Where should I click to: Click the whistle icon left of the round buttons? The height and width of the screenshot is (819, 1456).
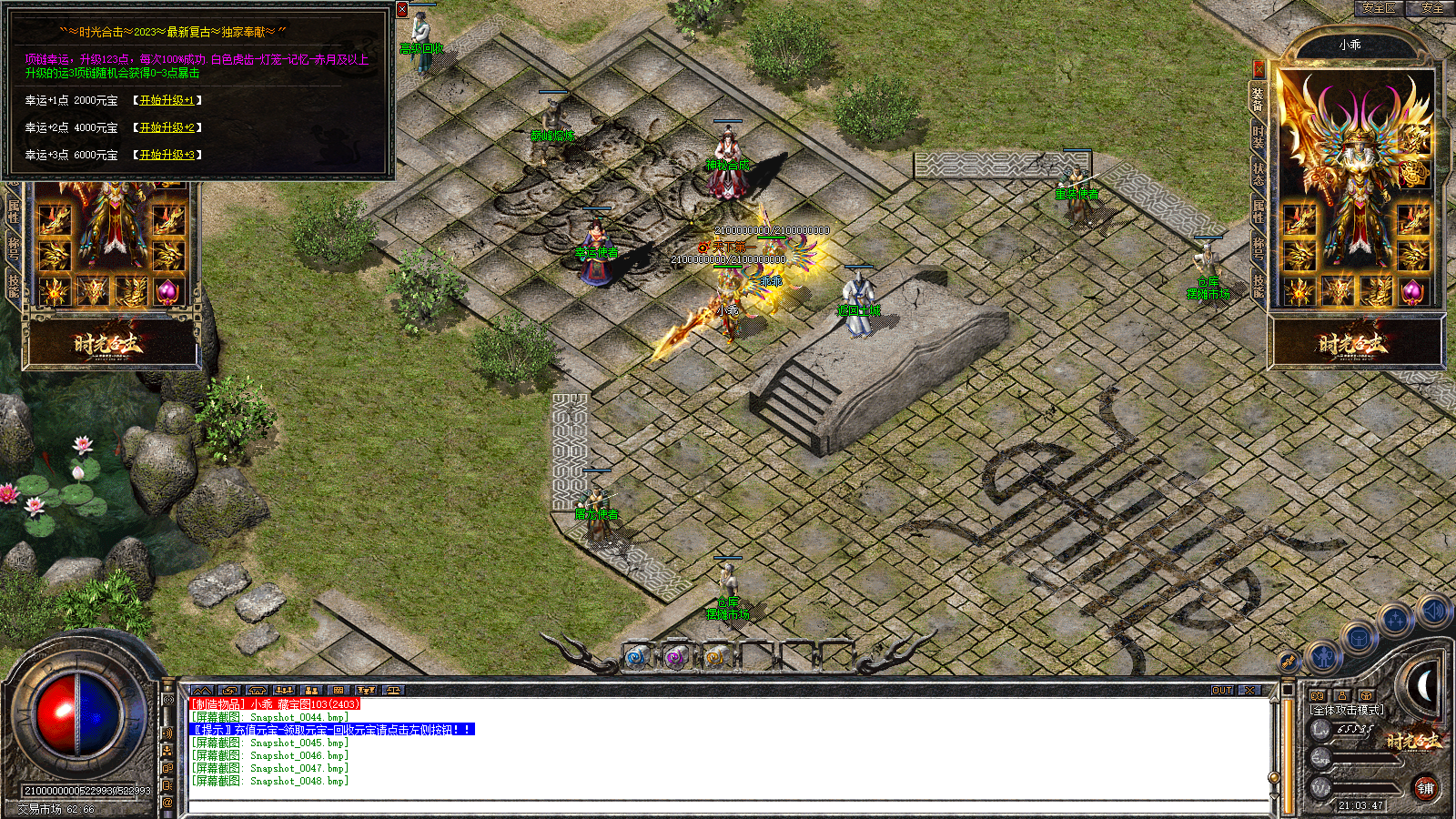pos(1289,662)
